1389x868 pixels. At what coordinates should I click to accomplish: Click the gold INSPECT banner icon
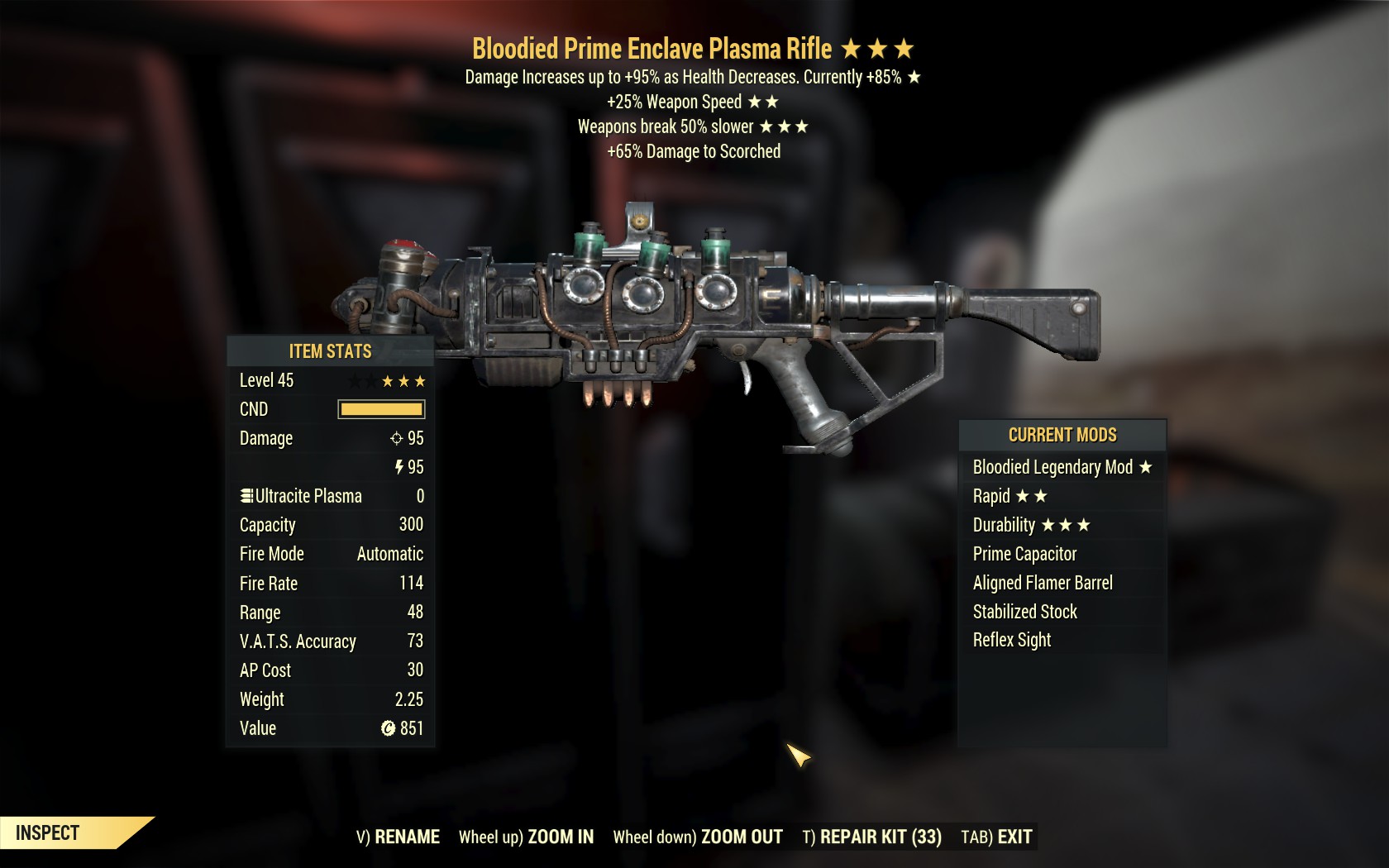[45, 832]
